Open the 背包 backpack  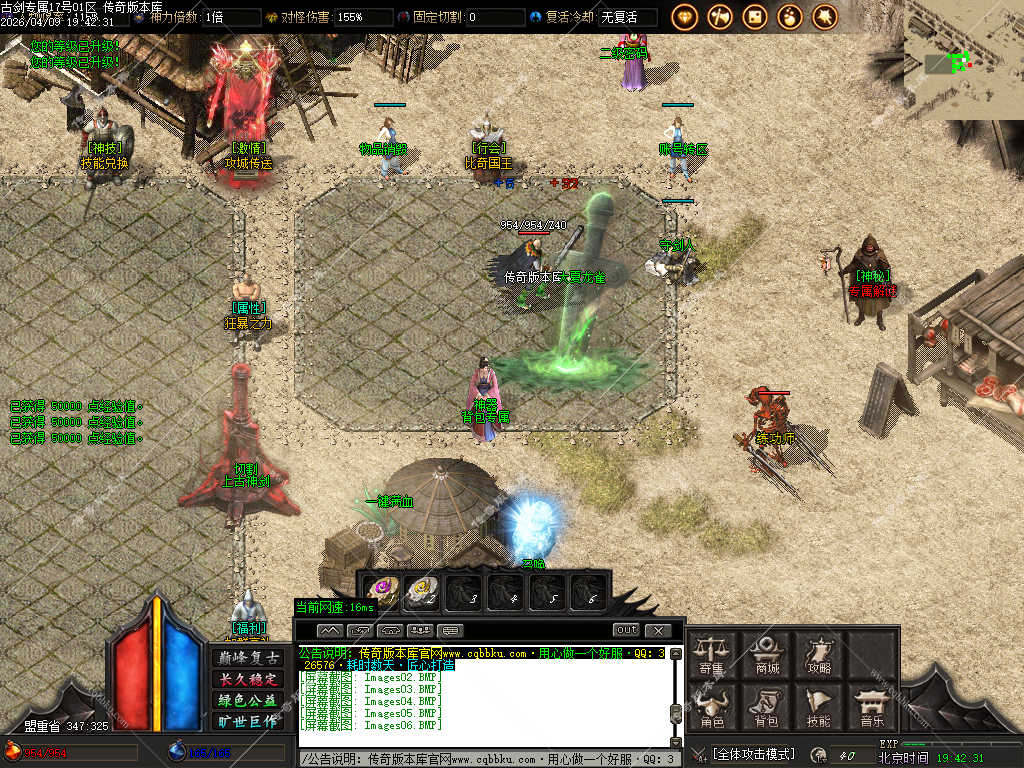click(766, 707)
